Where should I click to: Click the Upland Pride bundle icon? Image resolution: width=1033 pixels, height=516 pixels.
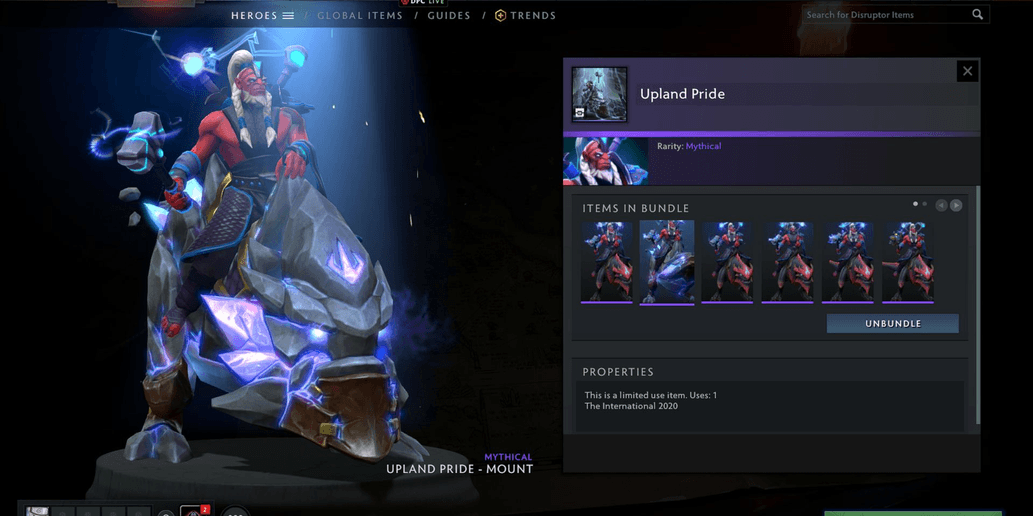[x=600, y=94]
